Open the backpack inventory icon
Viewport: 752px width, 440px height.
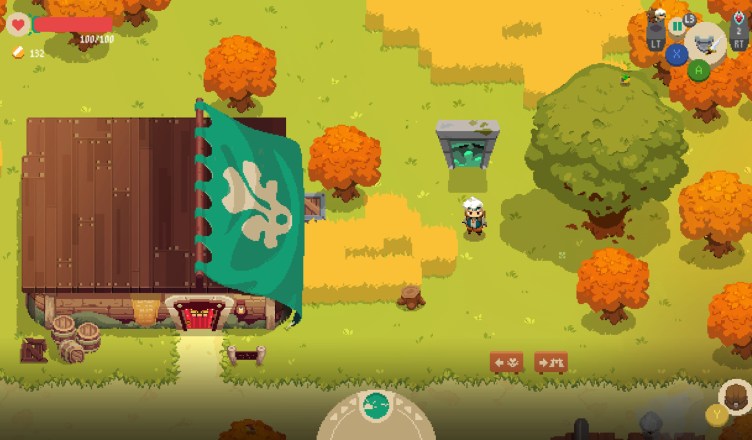pyautogui.click(x=736, y=396)
